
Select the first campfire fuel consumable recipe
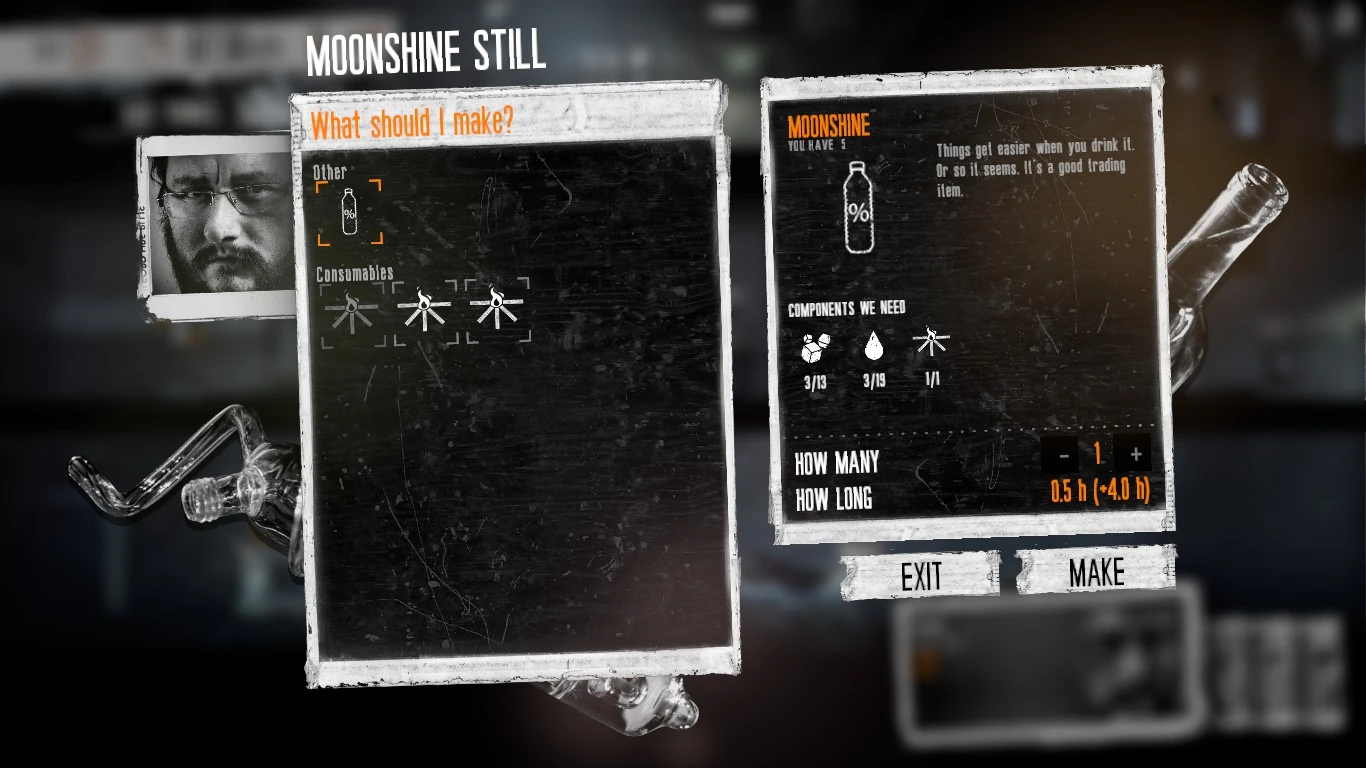(x=351, y=309)
